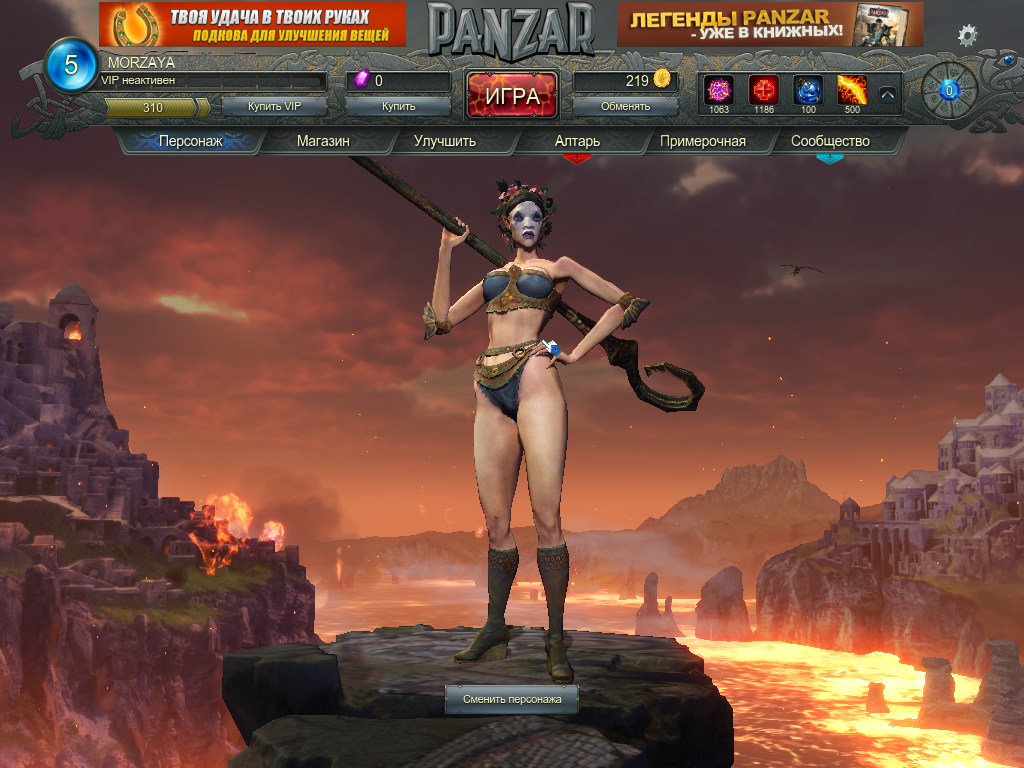Screen dimensions: 1024x768
Task: Buy crystals with the Купить button
Action: click(x=398, y=106)
